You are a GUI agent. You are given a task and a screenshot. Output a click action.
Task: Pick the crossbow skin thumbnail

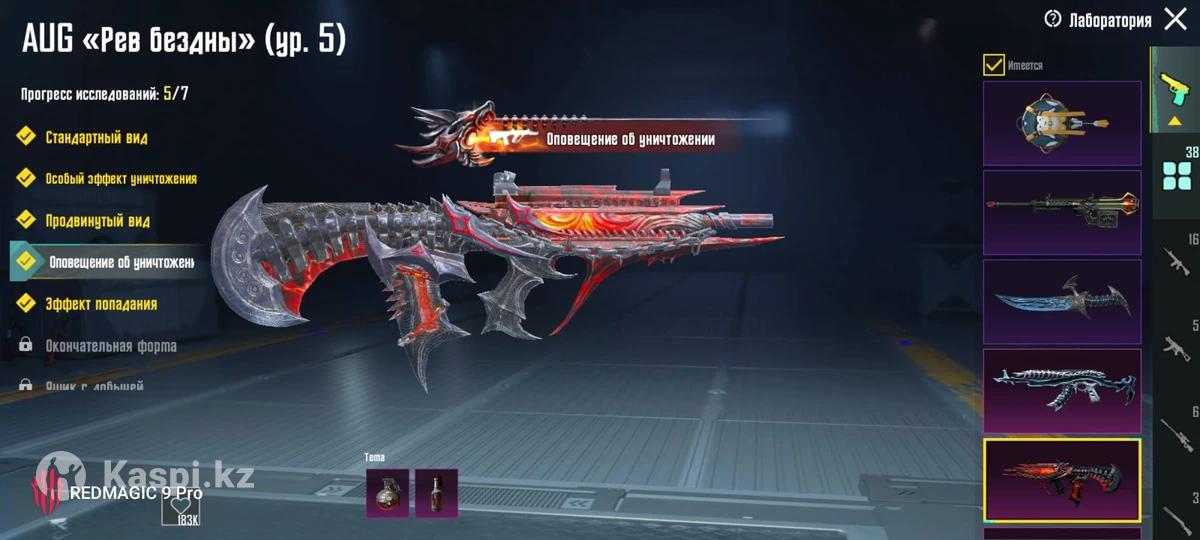point(1062,123)
